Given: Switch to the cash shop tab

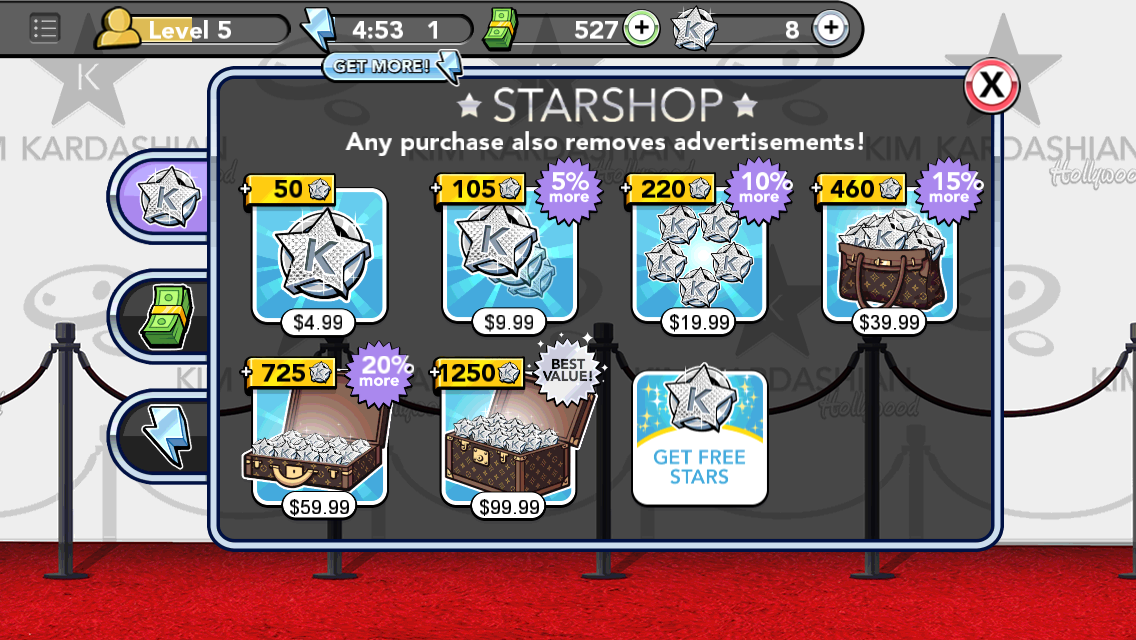Looking at the screenshot, I should pyautogui.click(x=167, y=316).
